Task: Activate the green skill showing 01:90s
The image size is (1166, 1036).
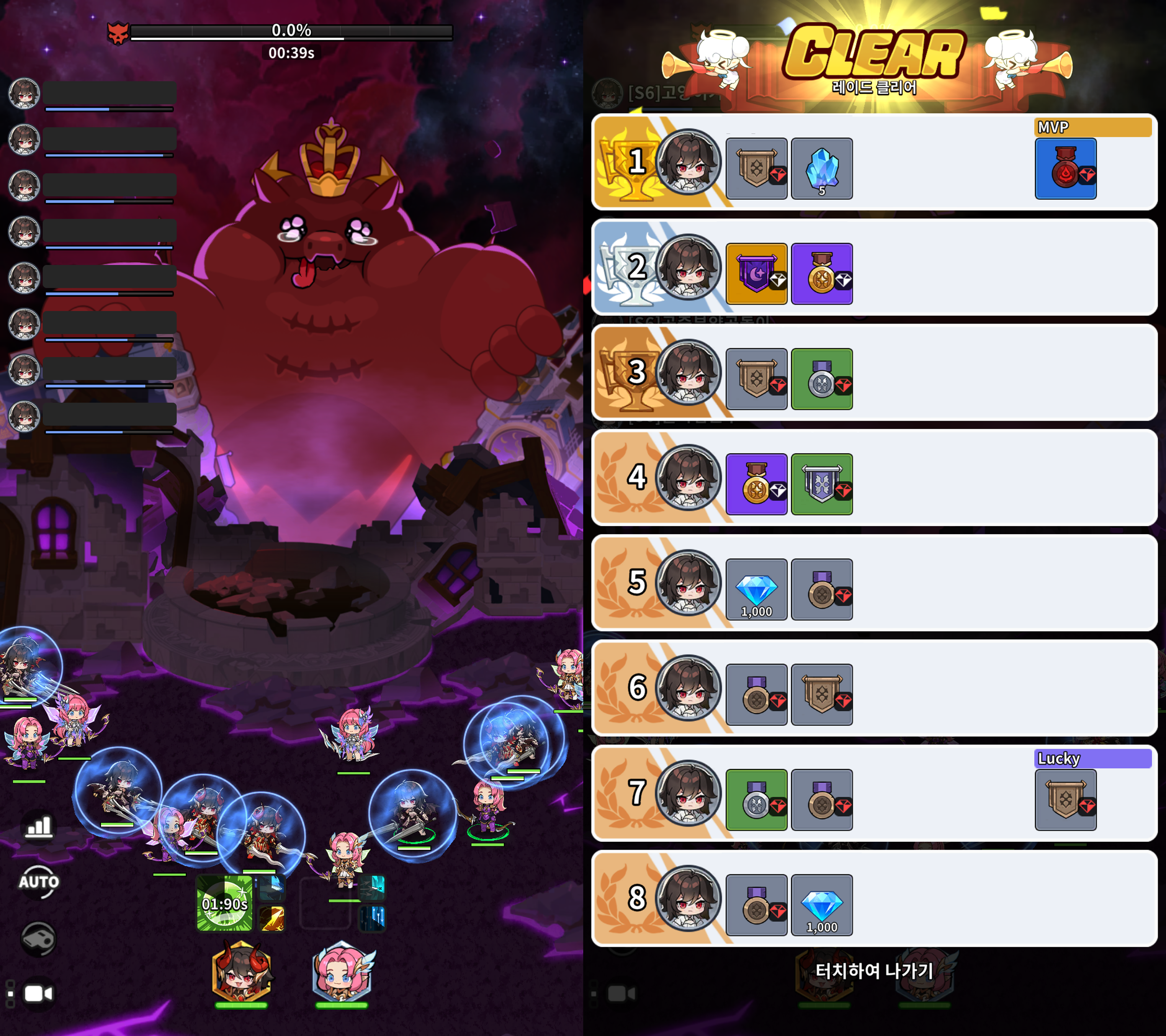Action: click(224, 903)
